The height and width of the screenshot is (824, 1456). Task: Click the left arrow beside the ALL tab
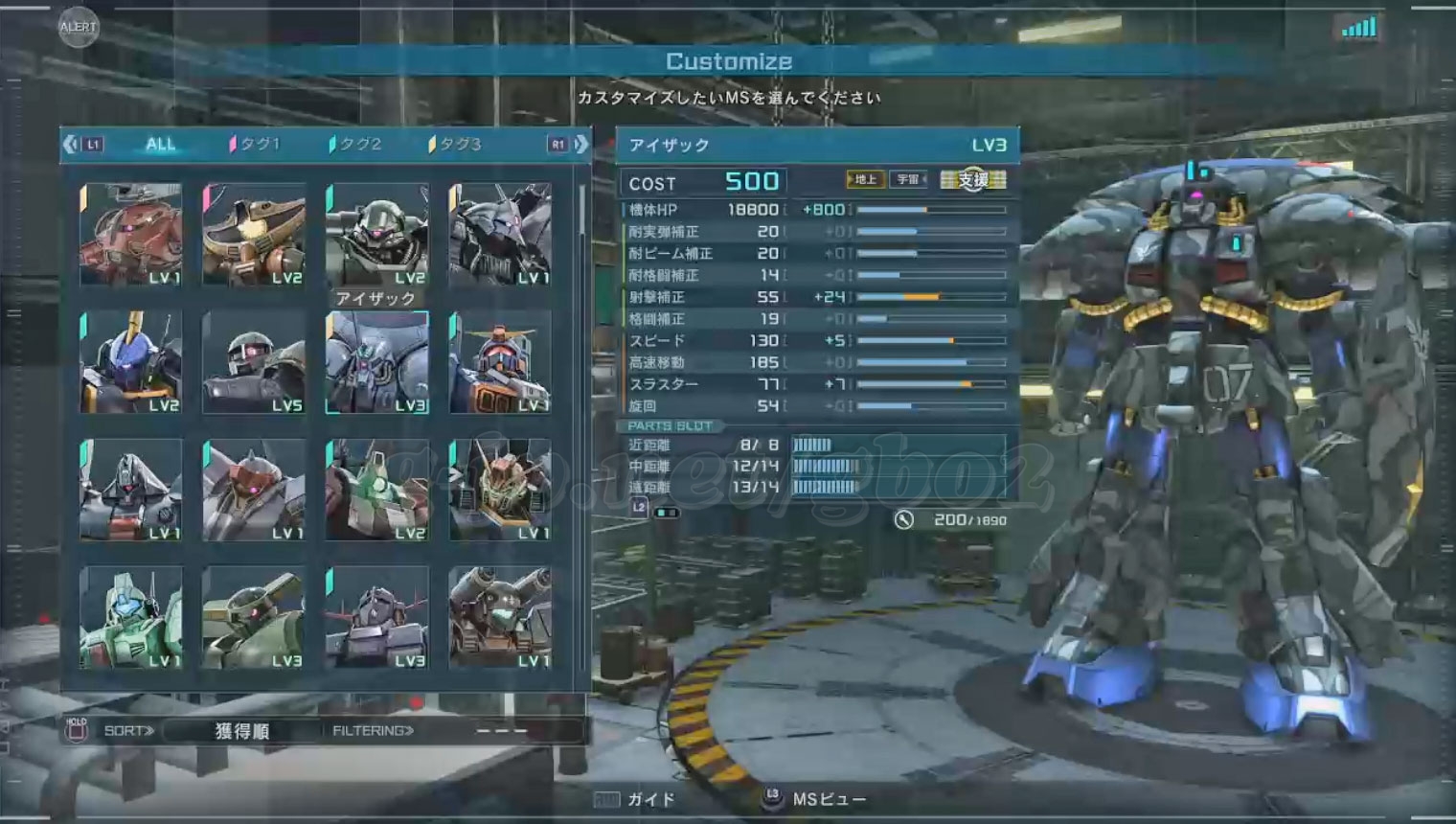point(70,145)
